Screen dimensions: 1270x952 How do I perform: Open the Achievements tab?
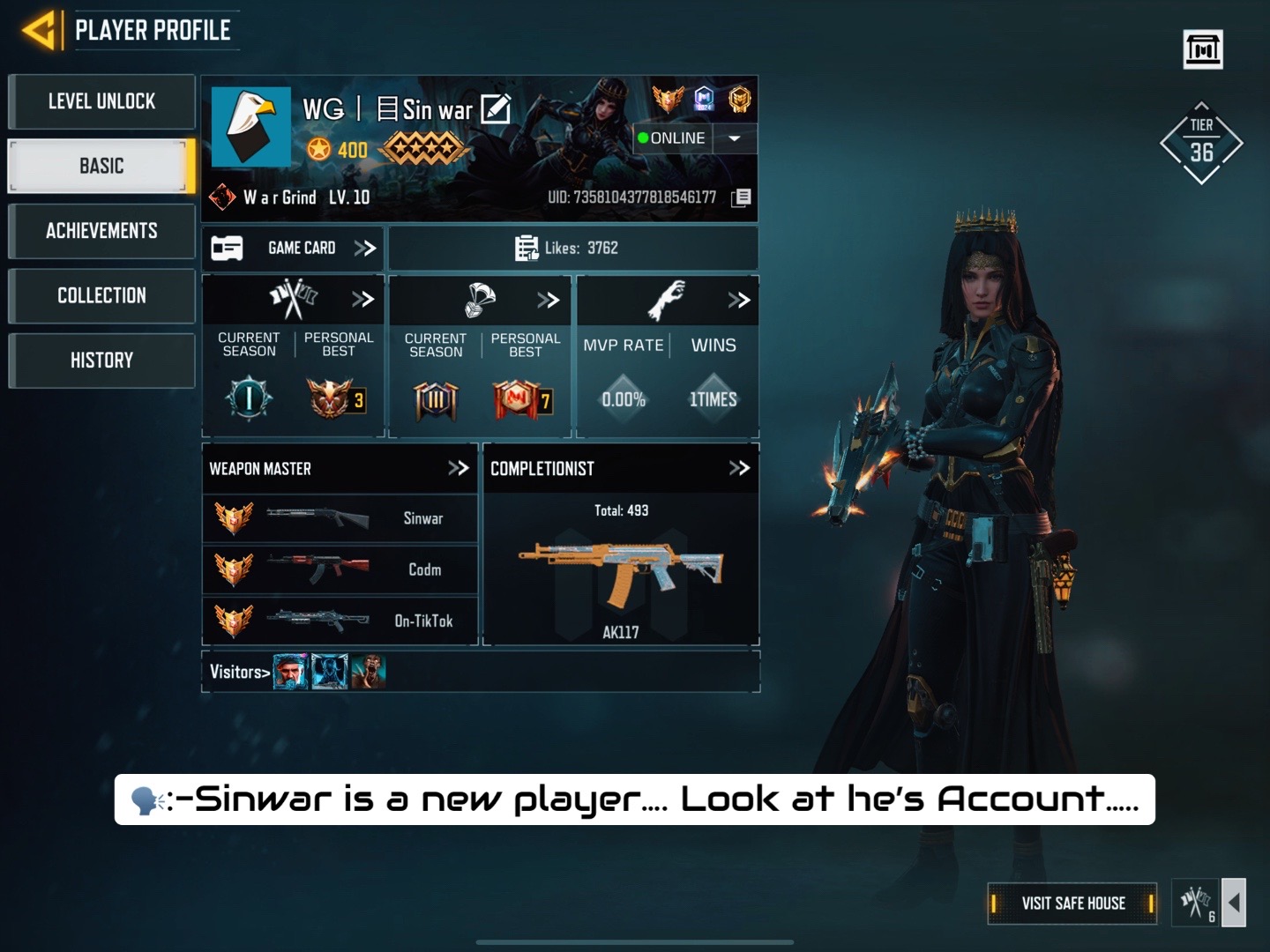pos(101,231)
